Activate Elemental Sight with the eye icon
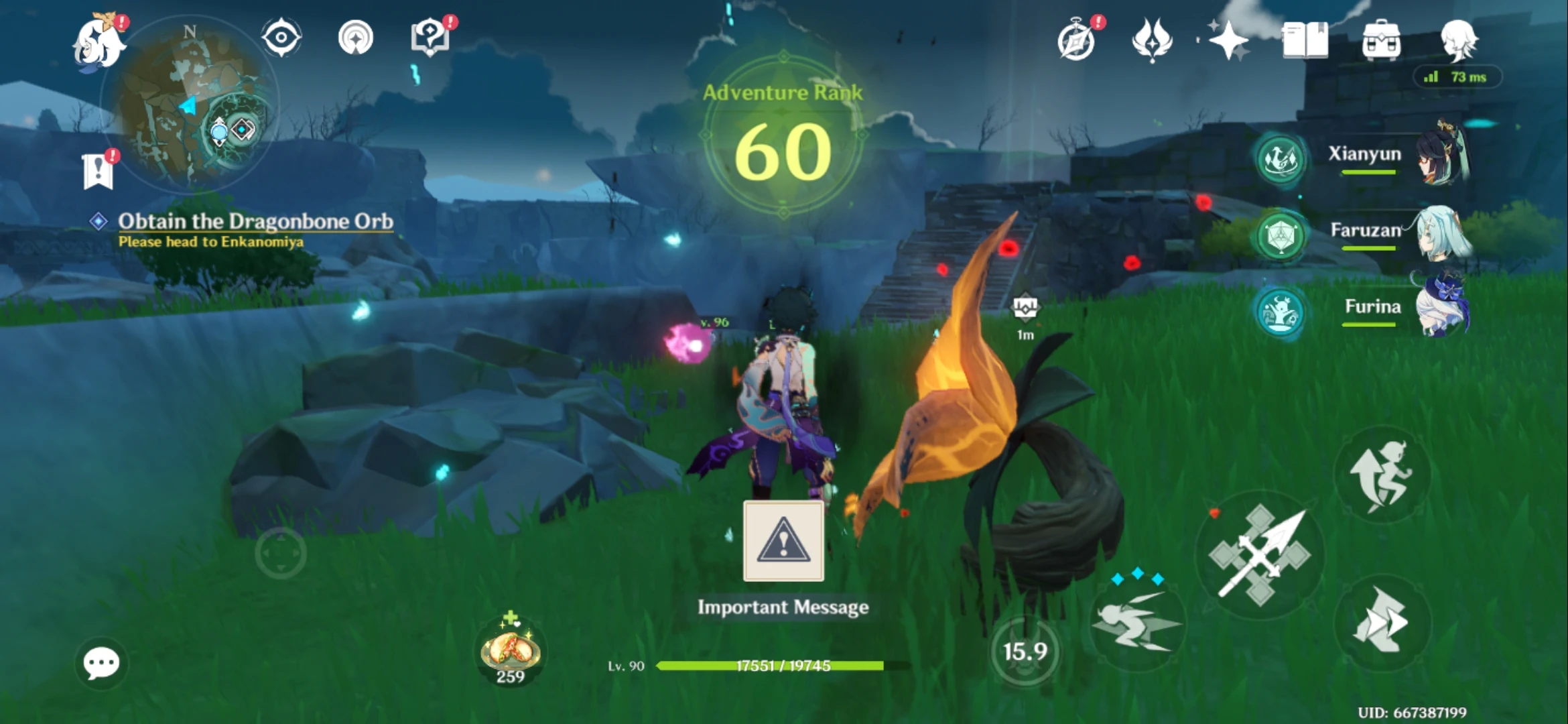Screen dimensions: 1568x724 pos(281,37)
